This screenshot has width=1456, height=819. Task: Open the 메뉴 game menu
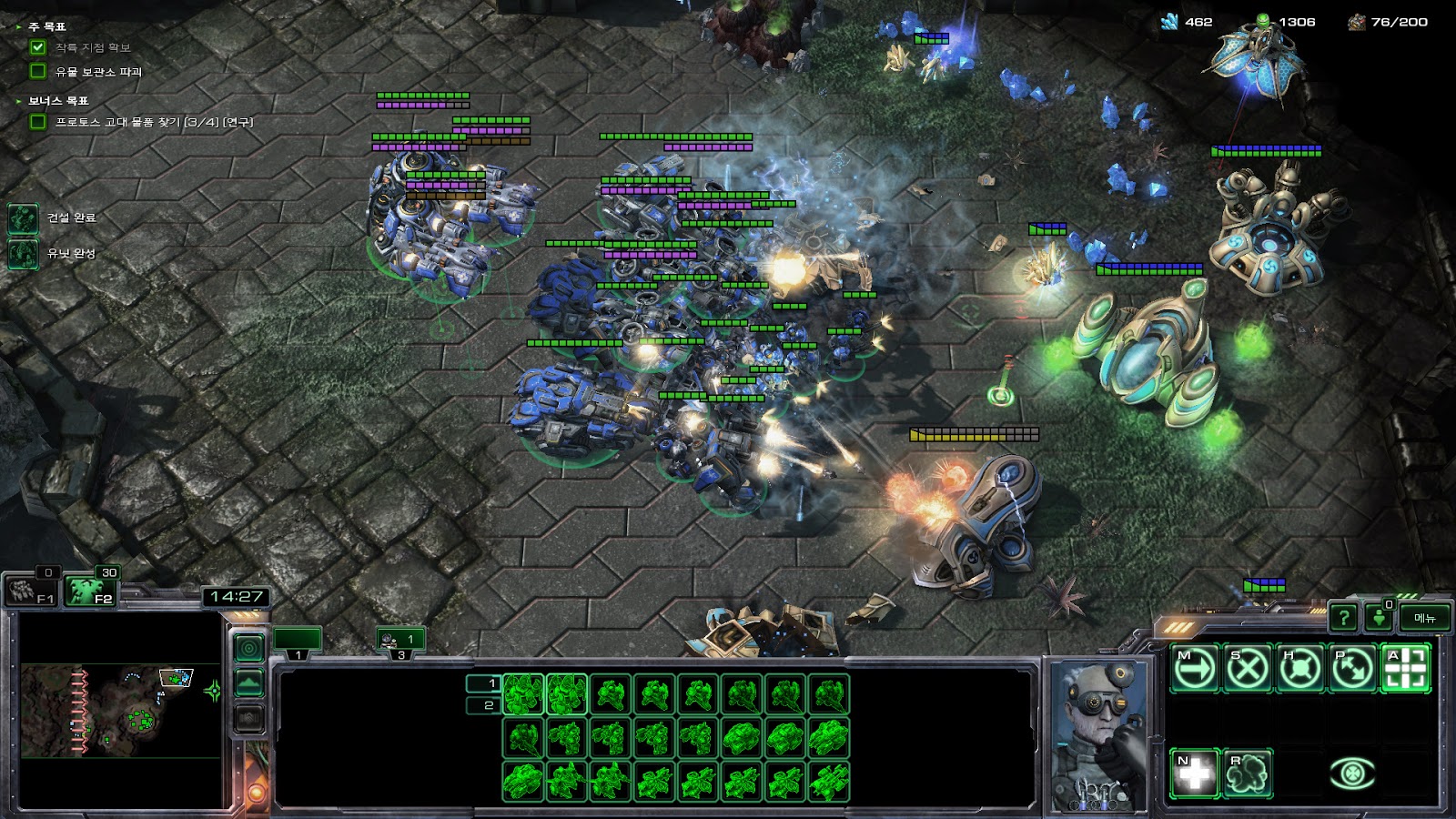point(1424,618)
